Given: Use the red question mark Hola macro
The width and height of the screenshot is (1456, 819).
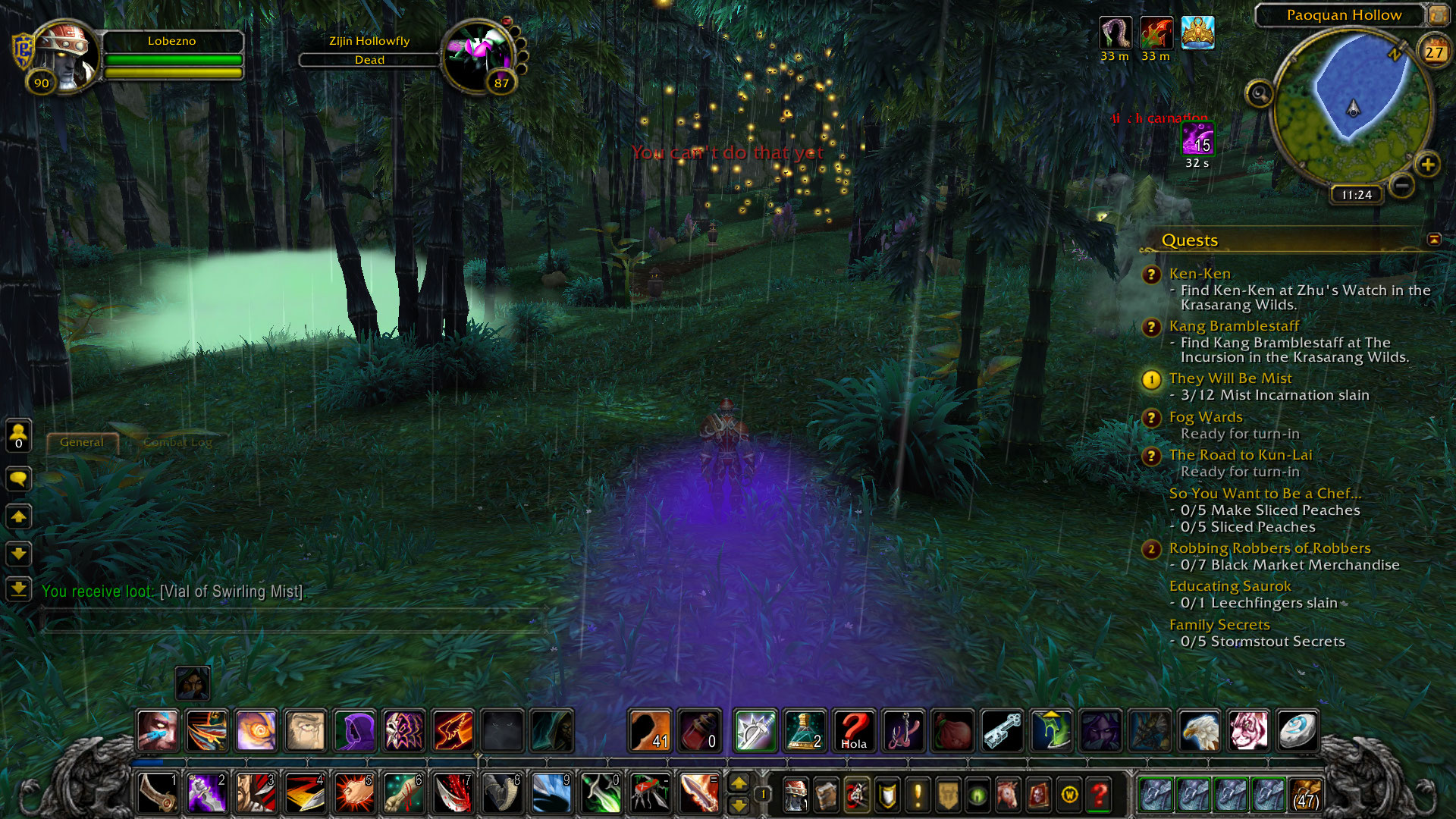Looking at the screenshot, I should click(x=853, y=731).
